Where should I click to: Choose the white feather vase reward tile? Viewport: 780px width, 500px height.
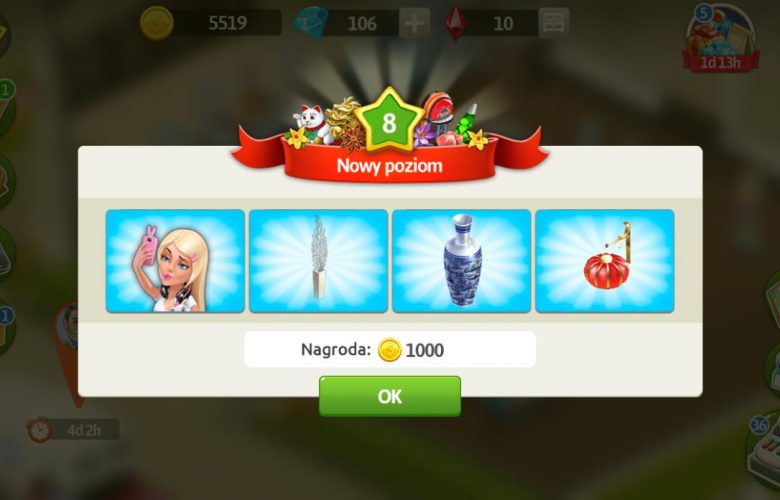[x=318, y=261]
